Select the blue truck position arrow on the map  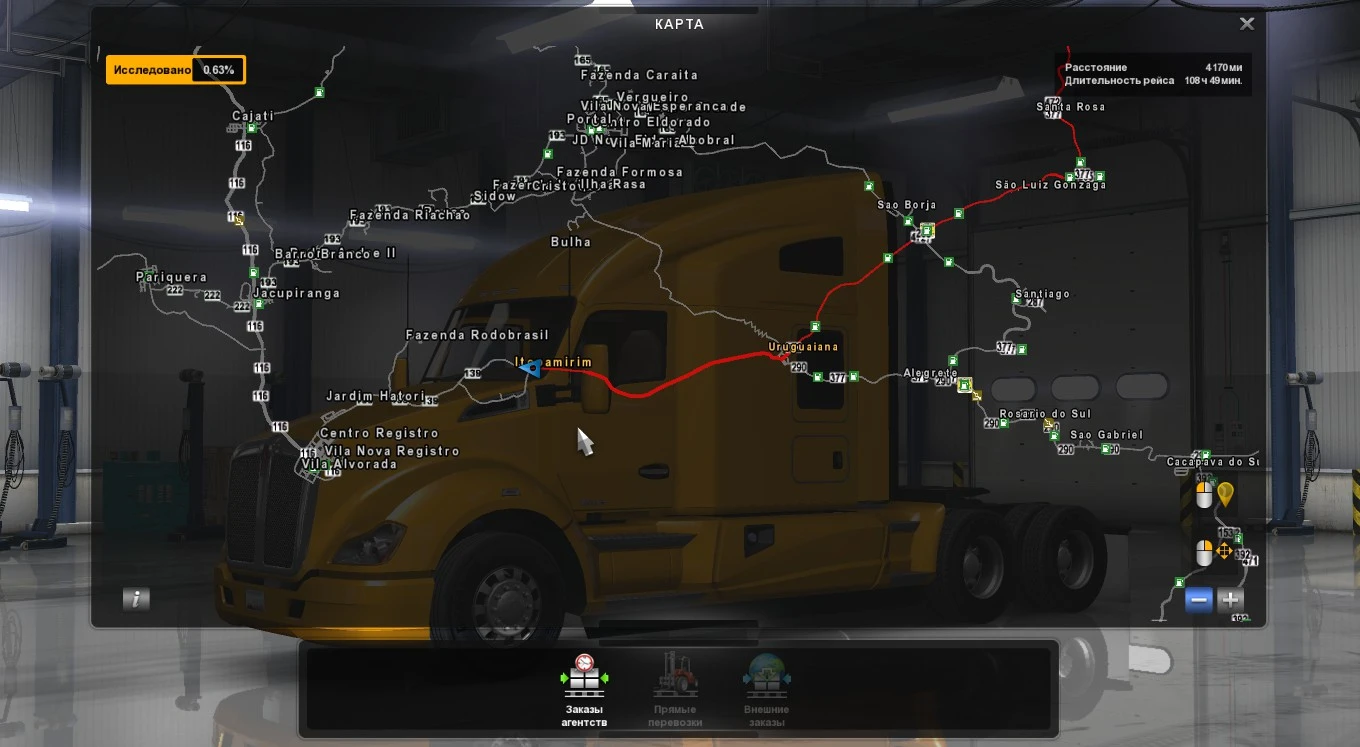pyautogui.click(x=533, y=370)
